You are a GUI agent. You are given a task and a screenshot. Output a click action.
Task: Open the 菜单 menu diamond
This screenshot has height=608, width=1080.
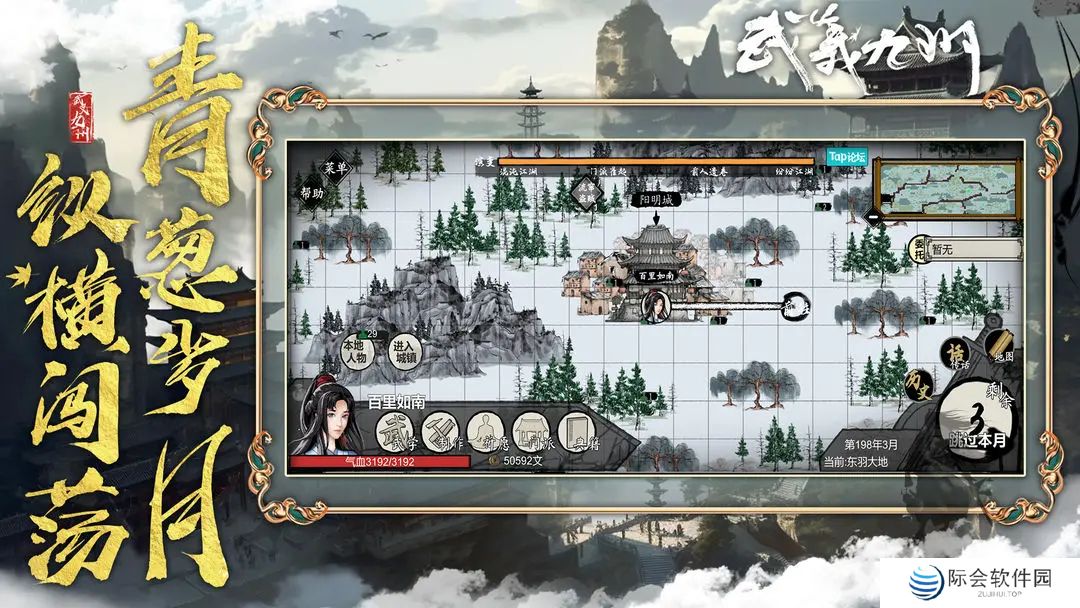[x=335, y=167]
